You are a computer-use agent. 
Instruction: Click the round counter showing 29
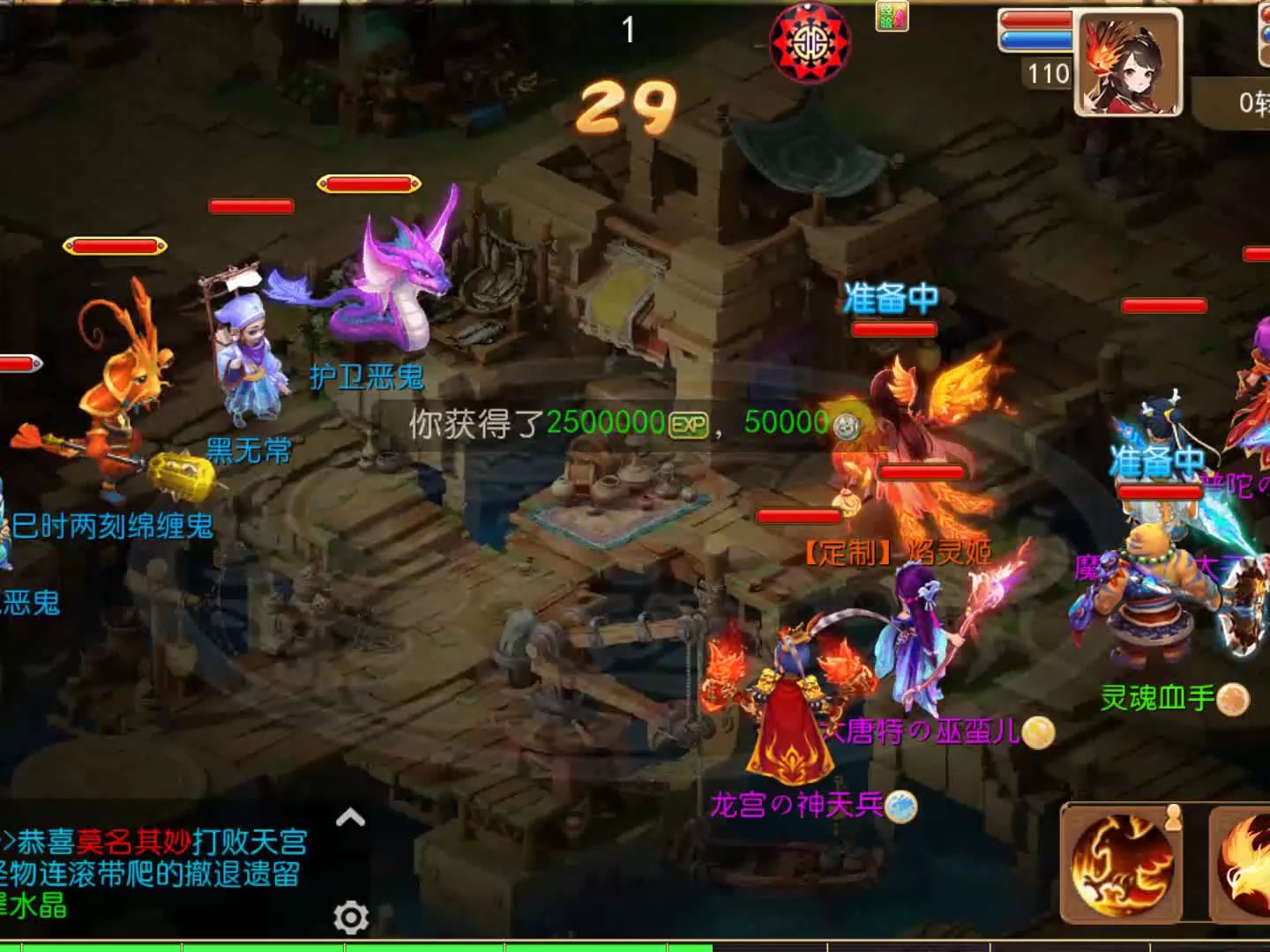(x=626, y=108)
